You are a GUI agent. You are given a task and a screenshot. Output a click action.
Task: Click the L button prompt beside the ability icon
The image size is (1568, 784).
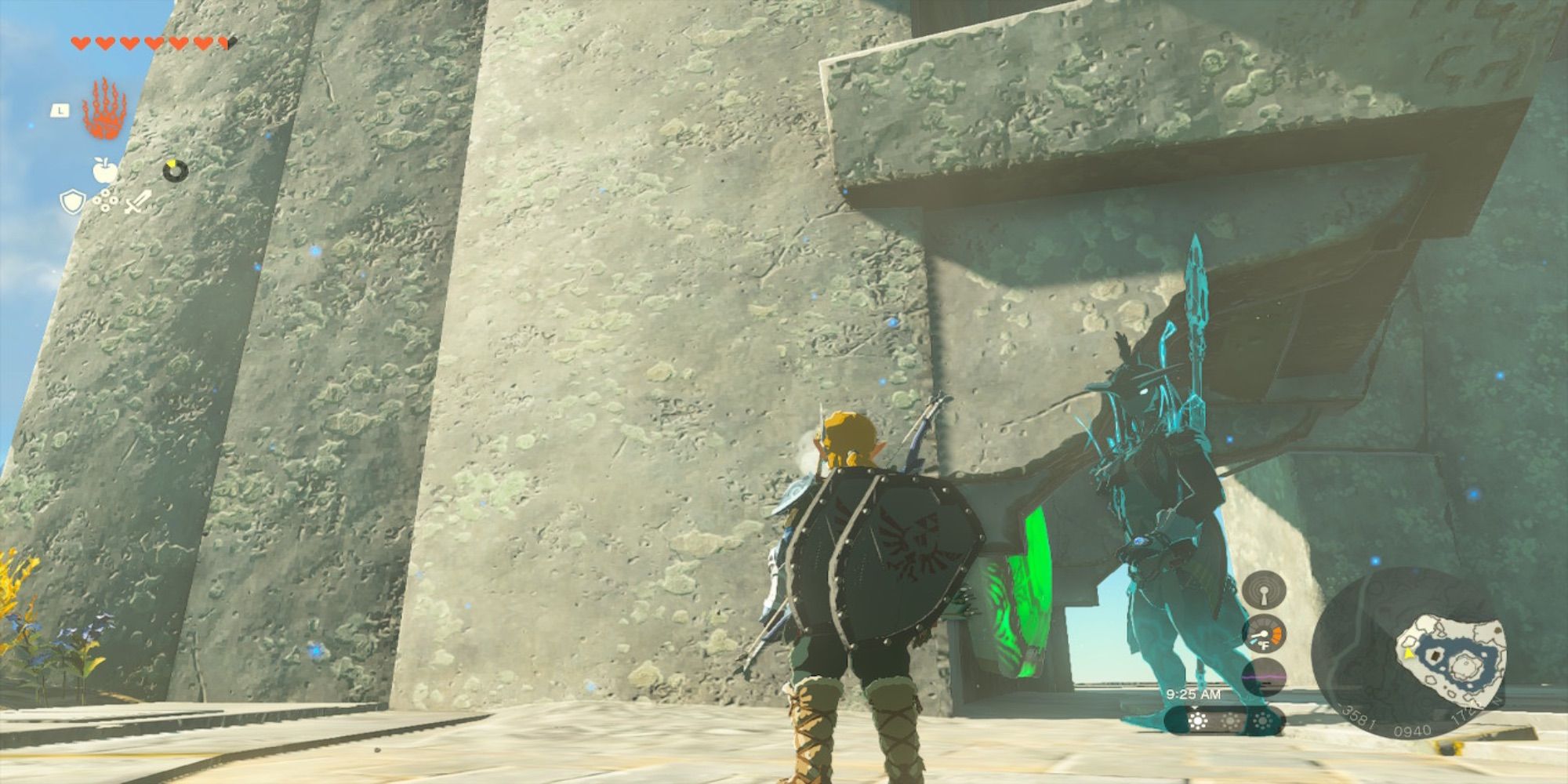pos(60,110)
